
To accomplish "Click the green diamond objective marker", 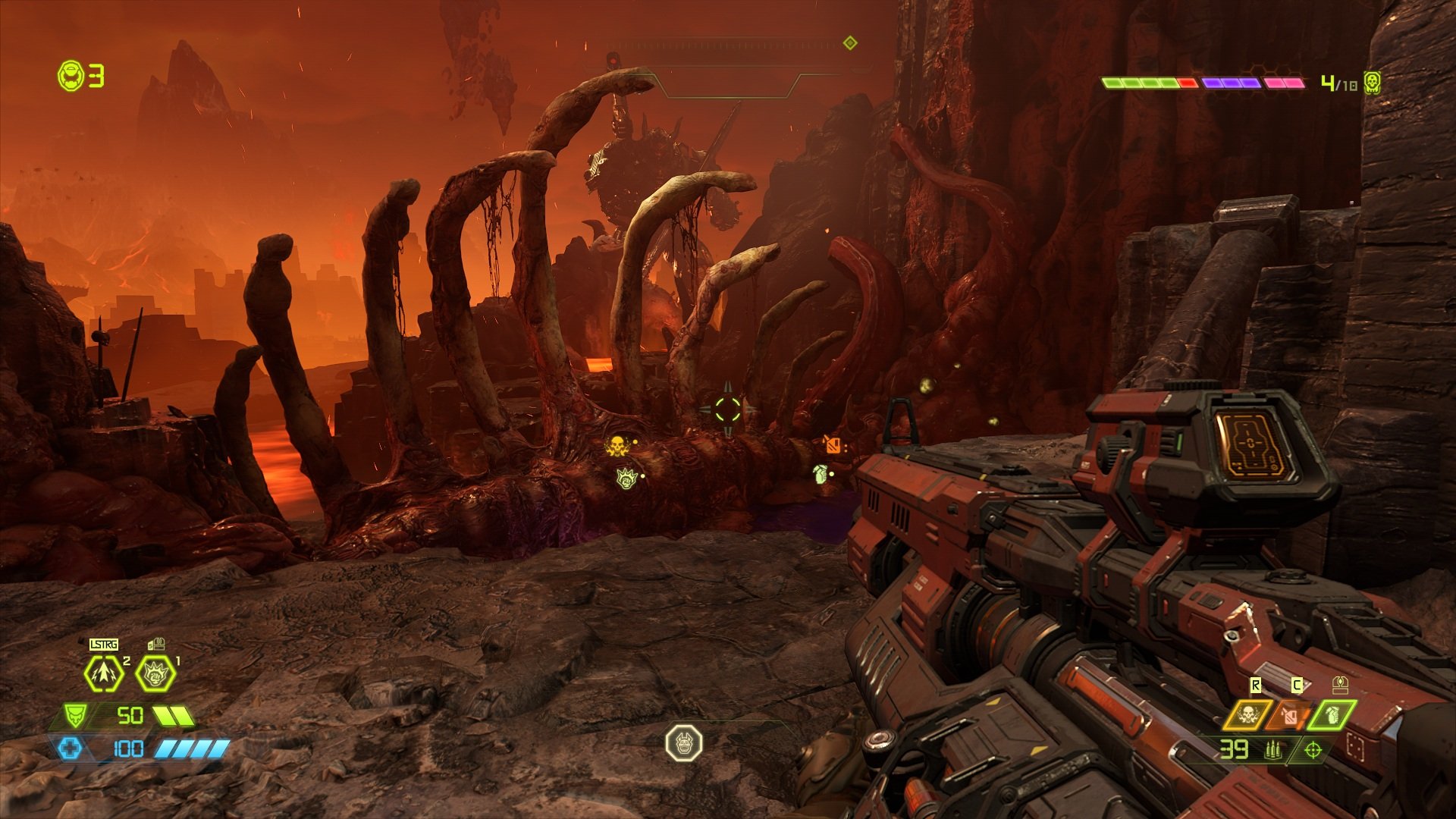I will pyautogui.click(x=850, y=43).
